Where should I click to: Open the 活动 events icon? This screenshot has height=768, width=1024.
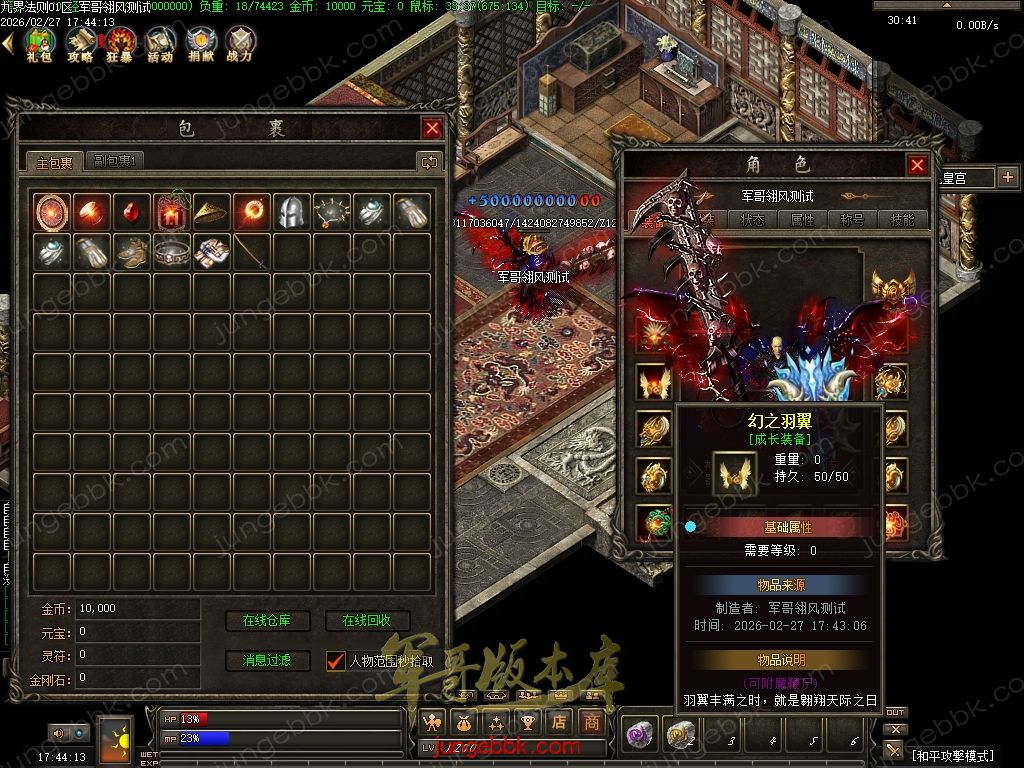click(160, 44)
